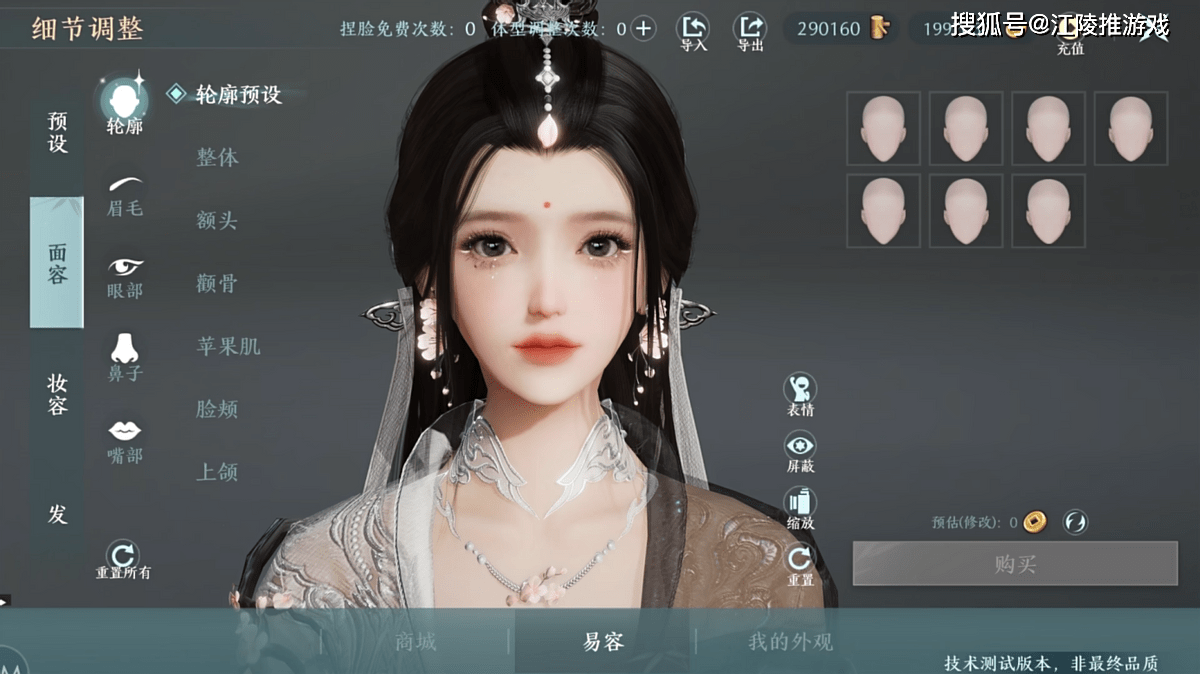Open the 眼部 eye category
Viewport: 1200px width, 674px height.
(125, 277)
